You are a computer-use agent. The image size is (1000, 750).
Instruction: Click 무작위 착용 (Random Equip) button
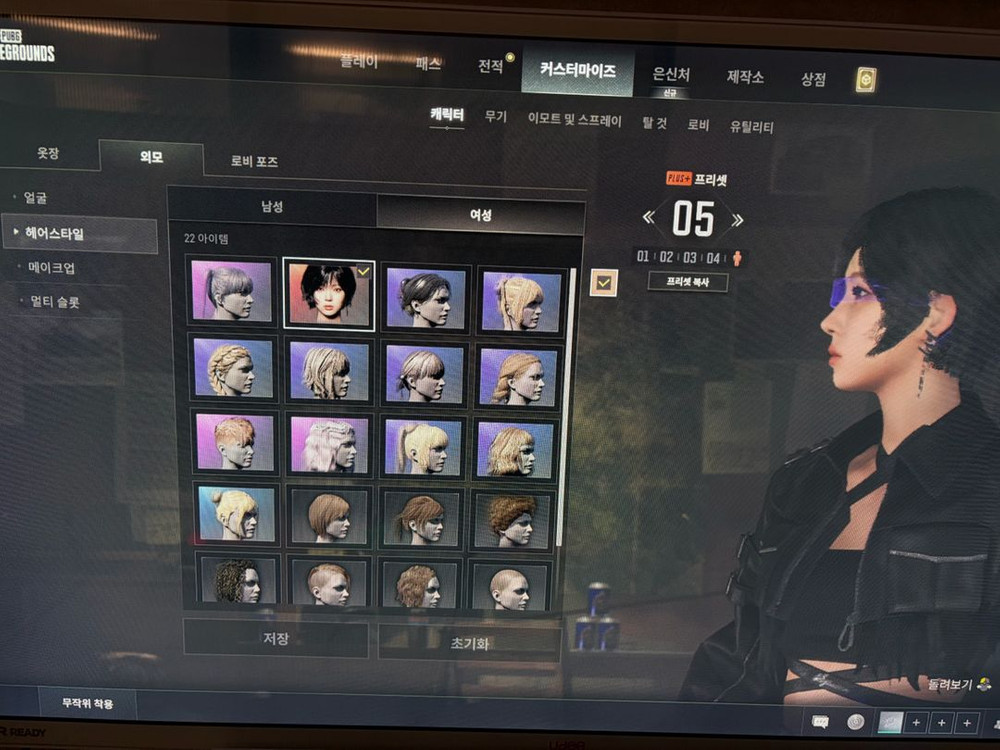tap(87, 703)
